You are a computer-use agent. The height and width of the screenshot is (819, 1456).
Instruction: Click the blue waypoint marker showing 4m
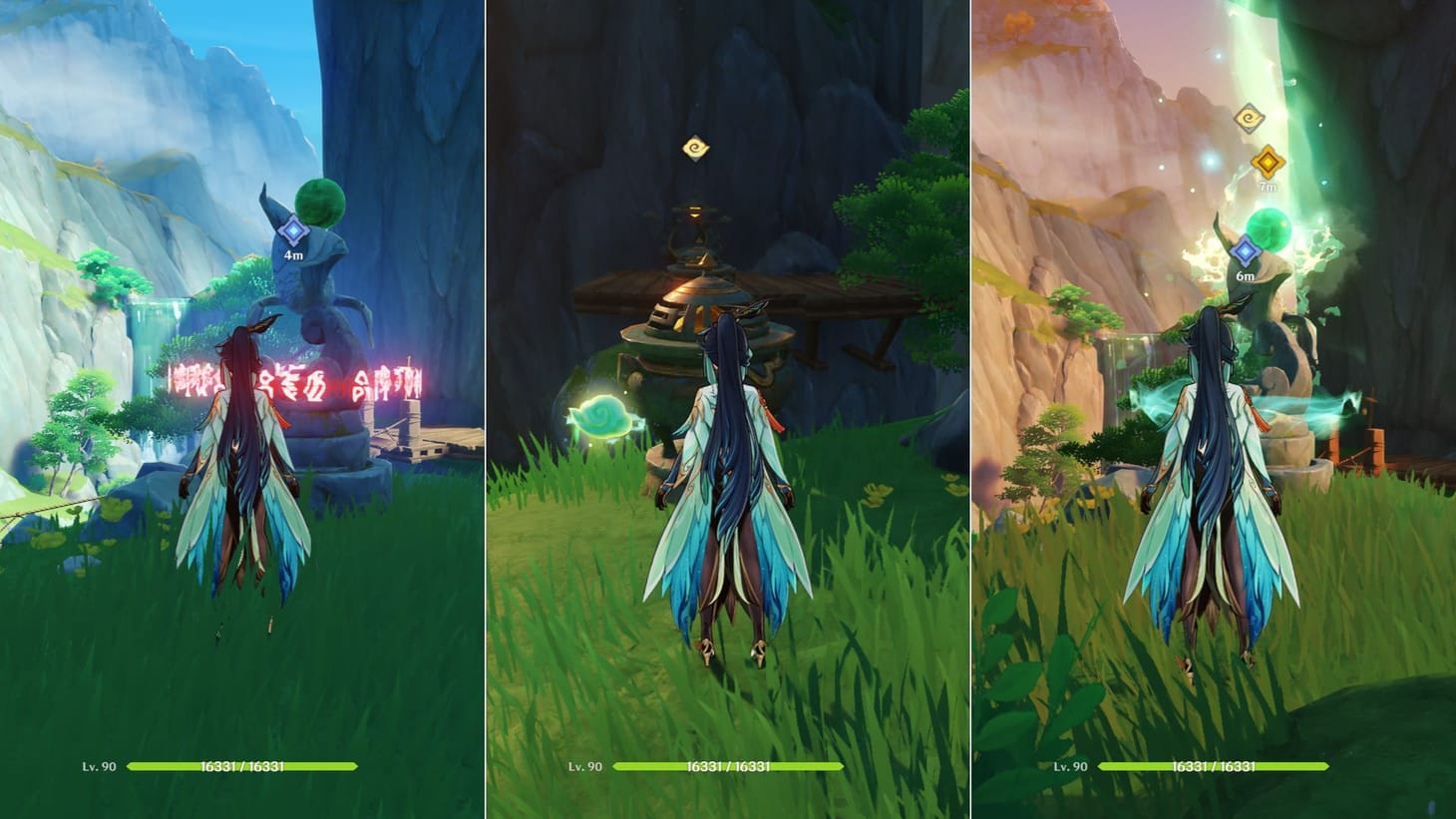[x=292, y=231]
